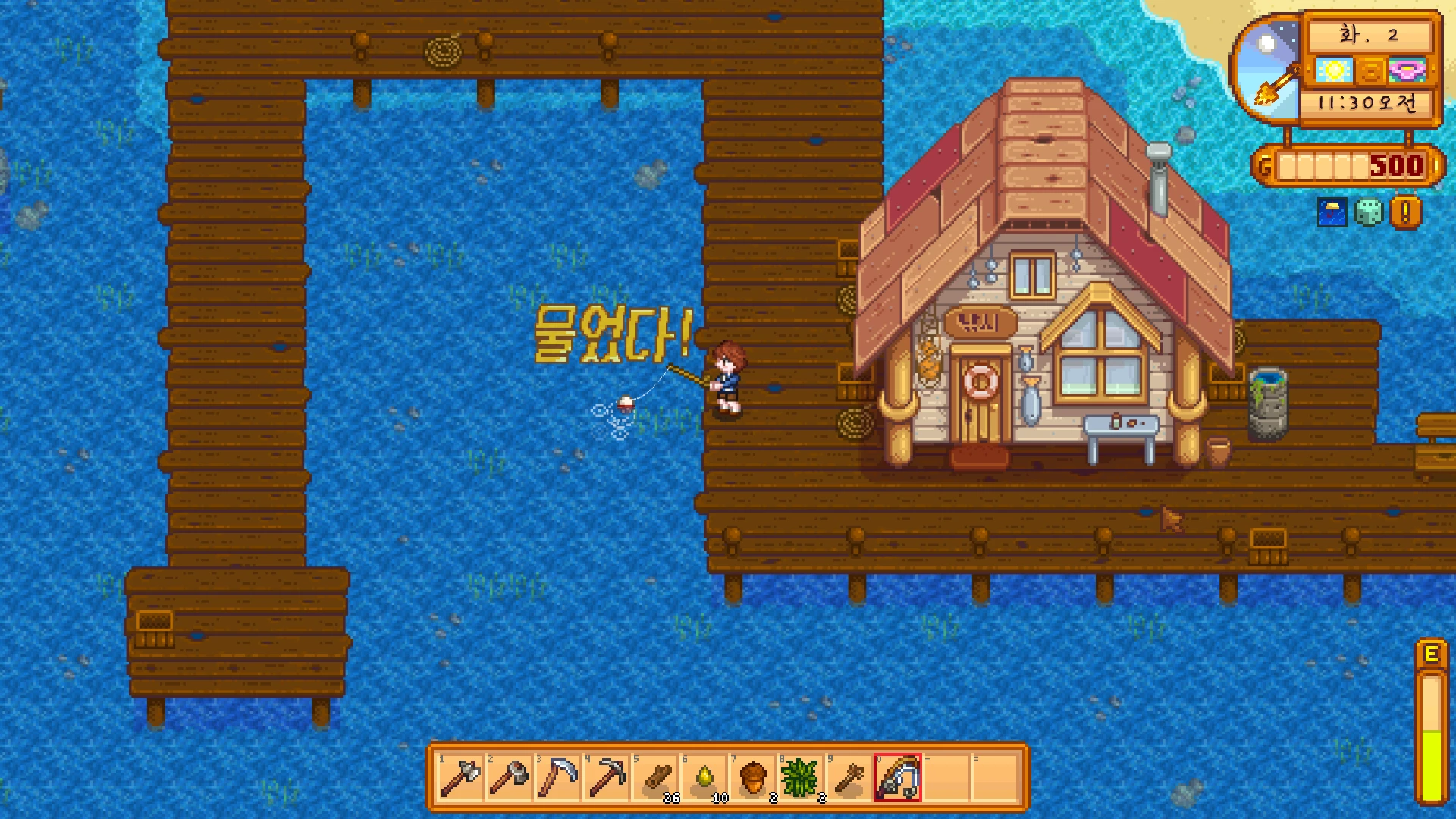Select the wood stack of 26
This screenshot has width=1456, height=819.
coord(655,777)
